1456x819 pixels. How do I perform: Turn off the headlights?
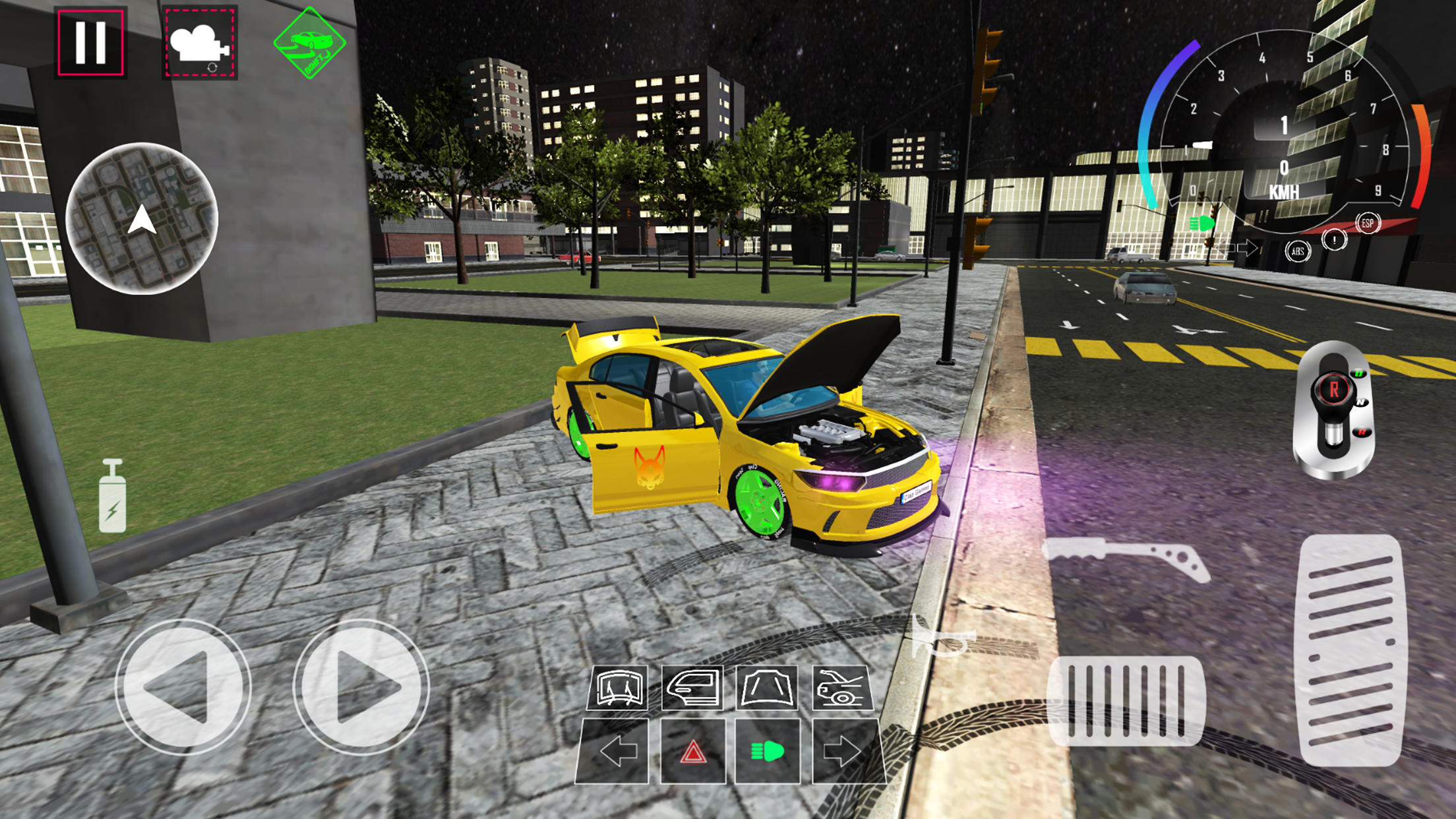(x=772, y=750)
